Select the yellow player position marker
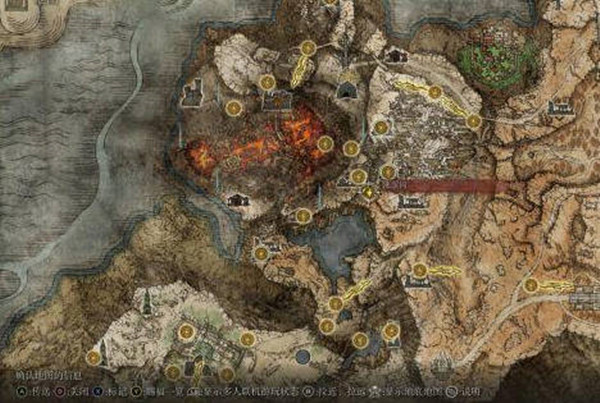The height and width of the screenshot is (403, 600). (x=369, y=191)
